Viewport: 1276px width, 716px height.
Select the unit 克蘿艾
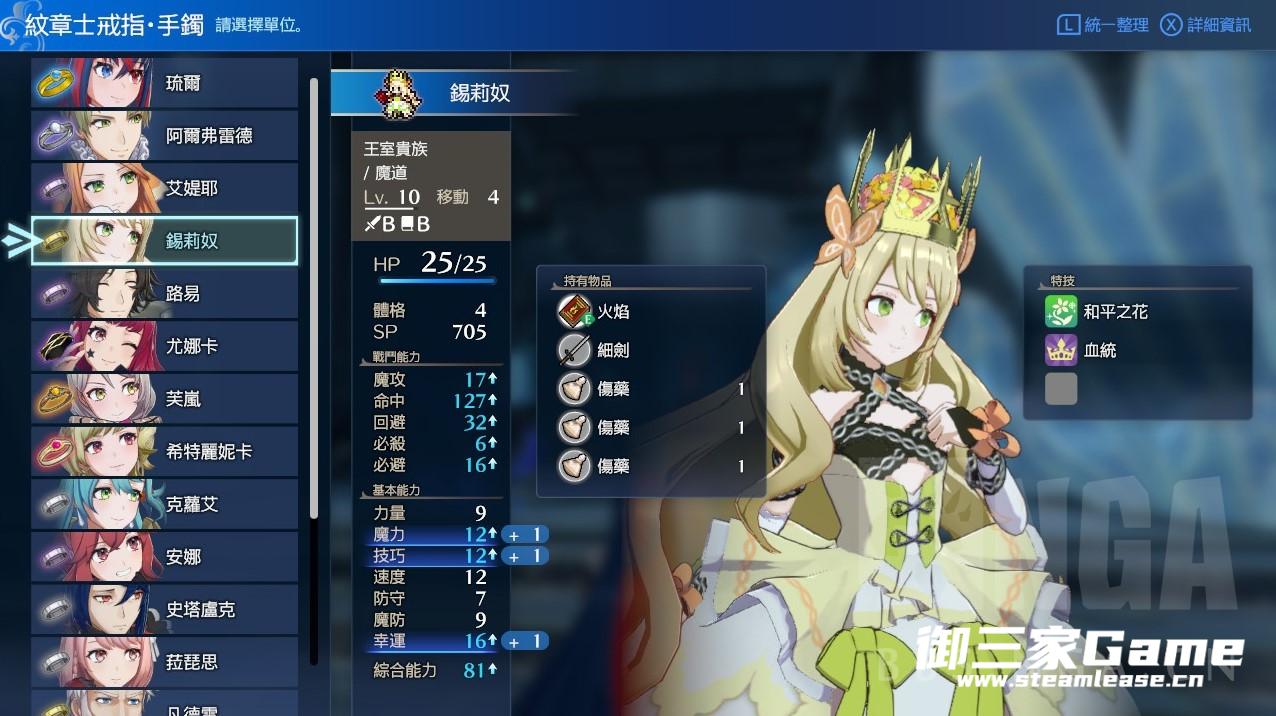165,504
